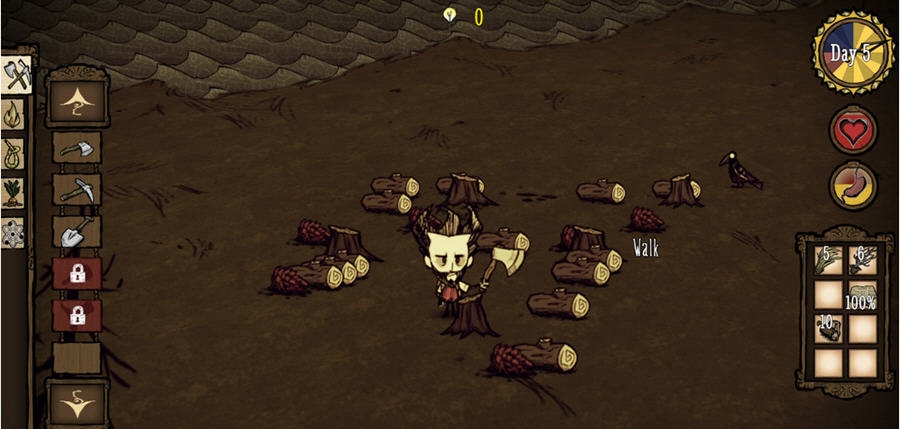The width and height of the screenshot is (900, 429).
Task: Craft the axe recipe
Action: pos(76,148)
